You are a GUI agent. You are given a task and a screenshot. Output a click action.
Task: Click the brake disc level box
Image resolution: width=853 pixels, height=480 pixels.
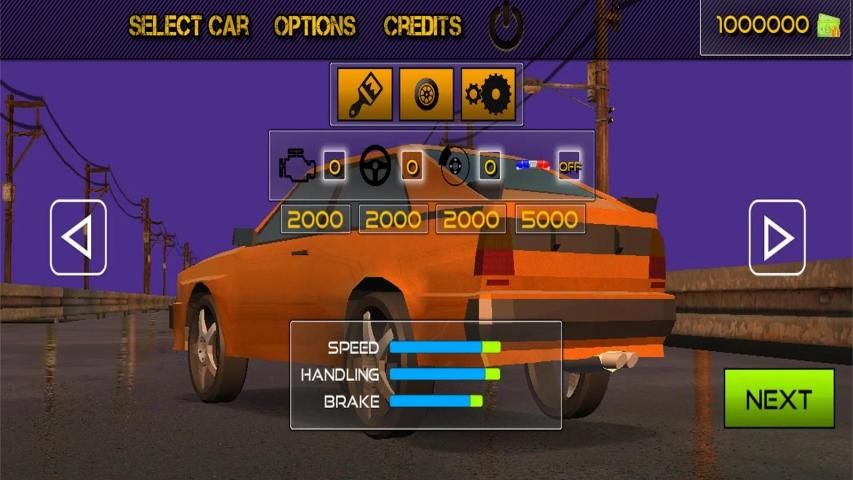[489, 167]
